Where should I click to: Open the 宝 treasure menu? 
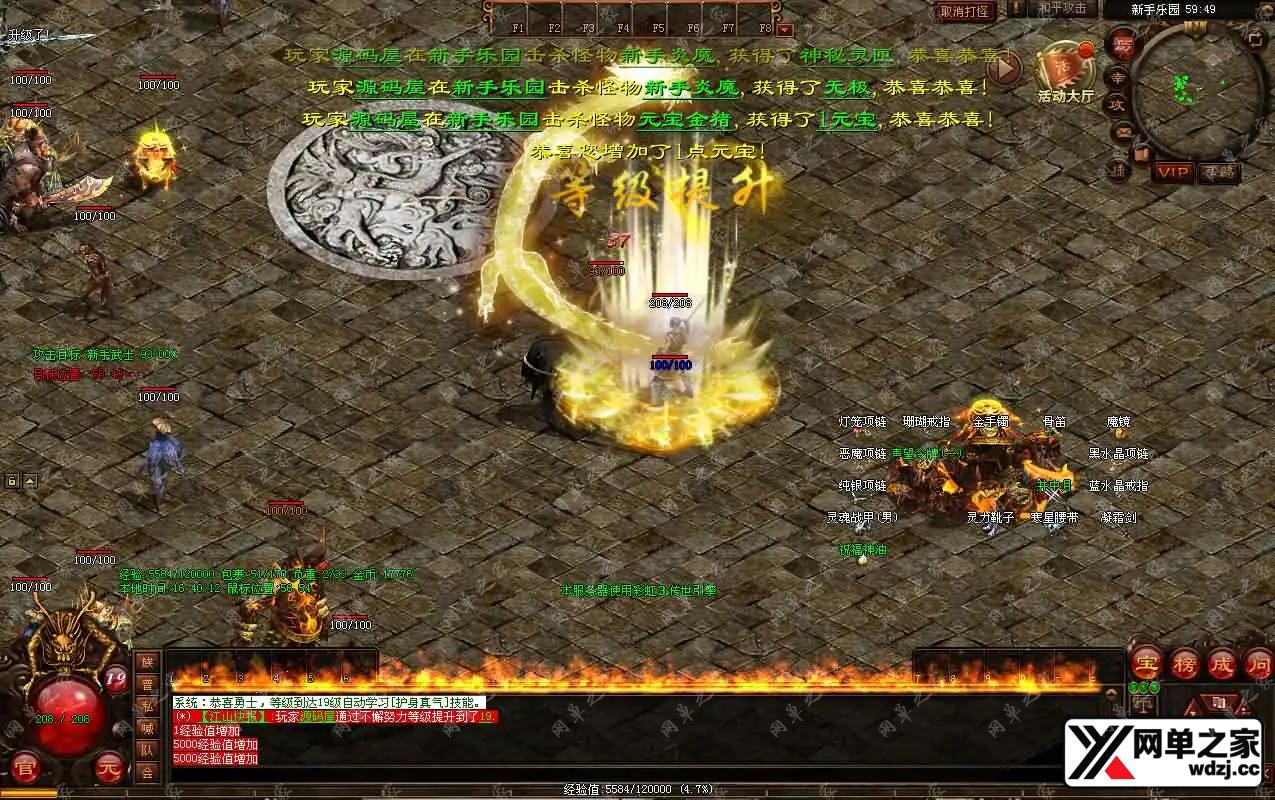[1146, 663]
